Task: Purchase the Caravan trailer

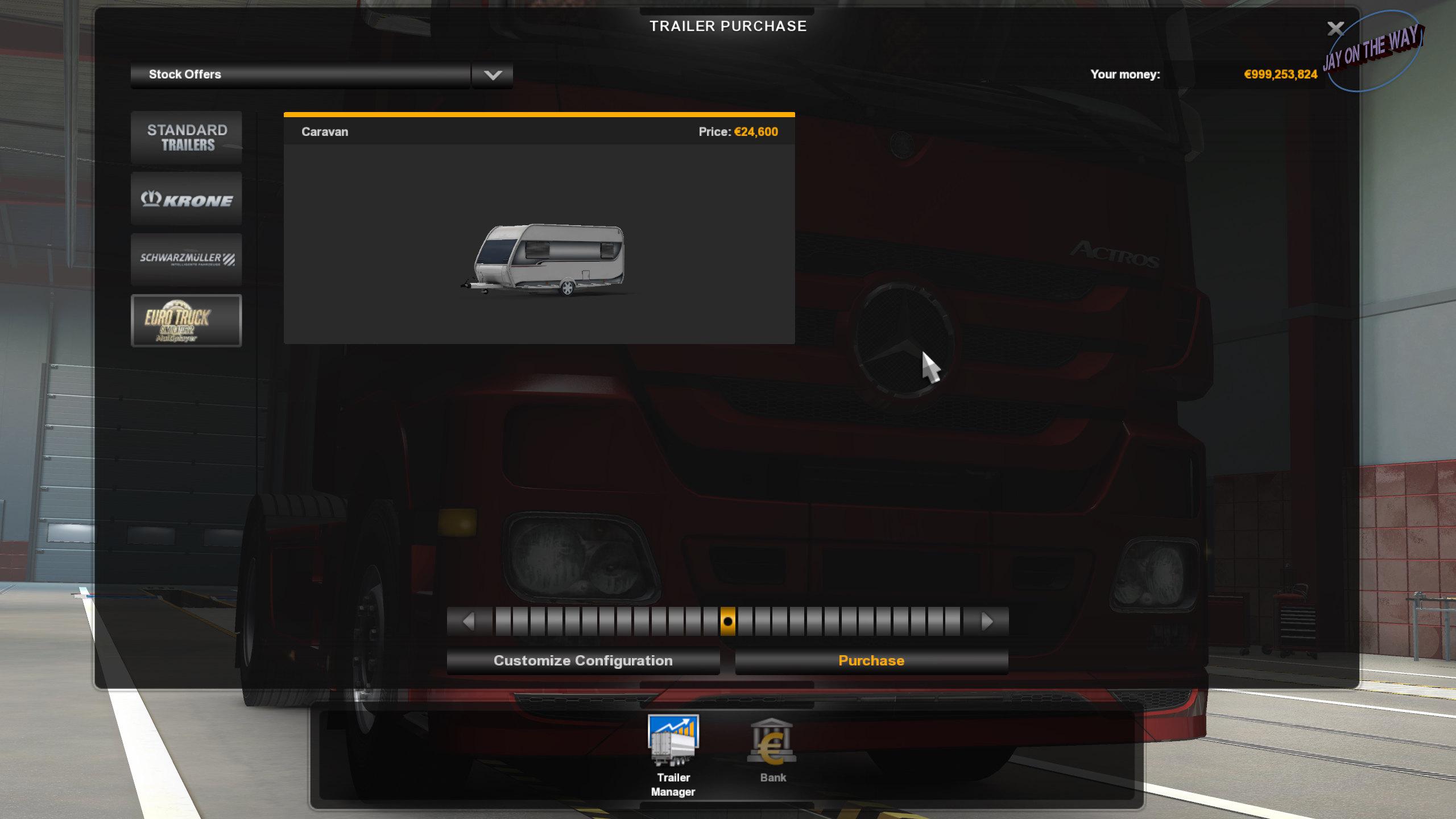Action: click(x=870, y=660)
